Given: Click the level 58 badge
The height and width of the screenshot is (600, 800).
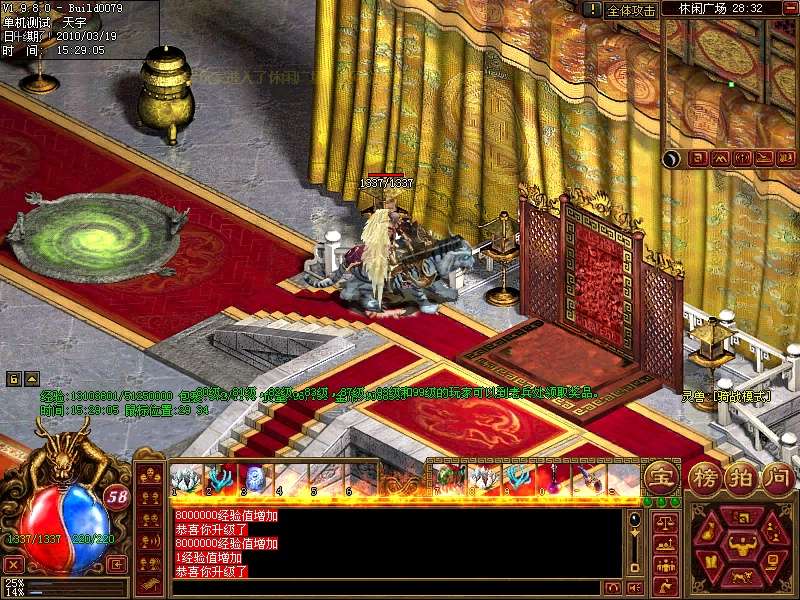Looking at the screenshot, I should 117,497.
